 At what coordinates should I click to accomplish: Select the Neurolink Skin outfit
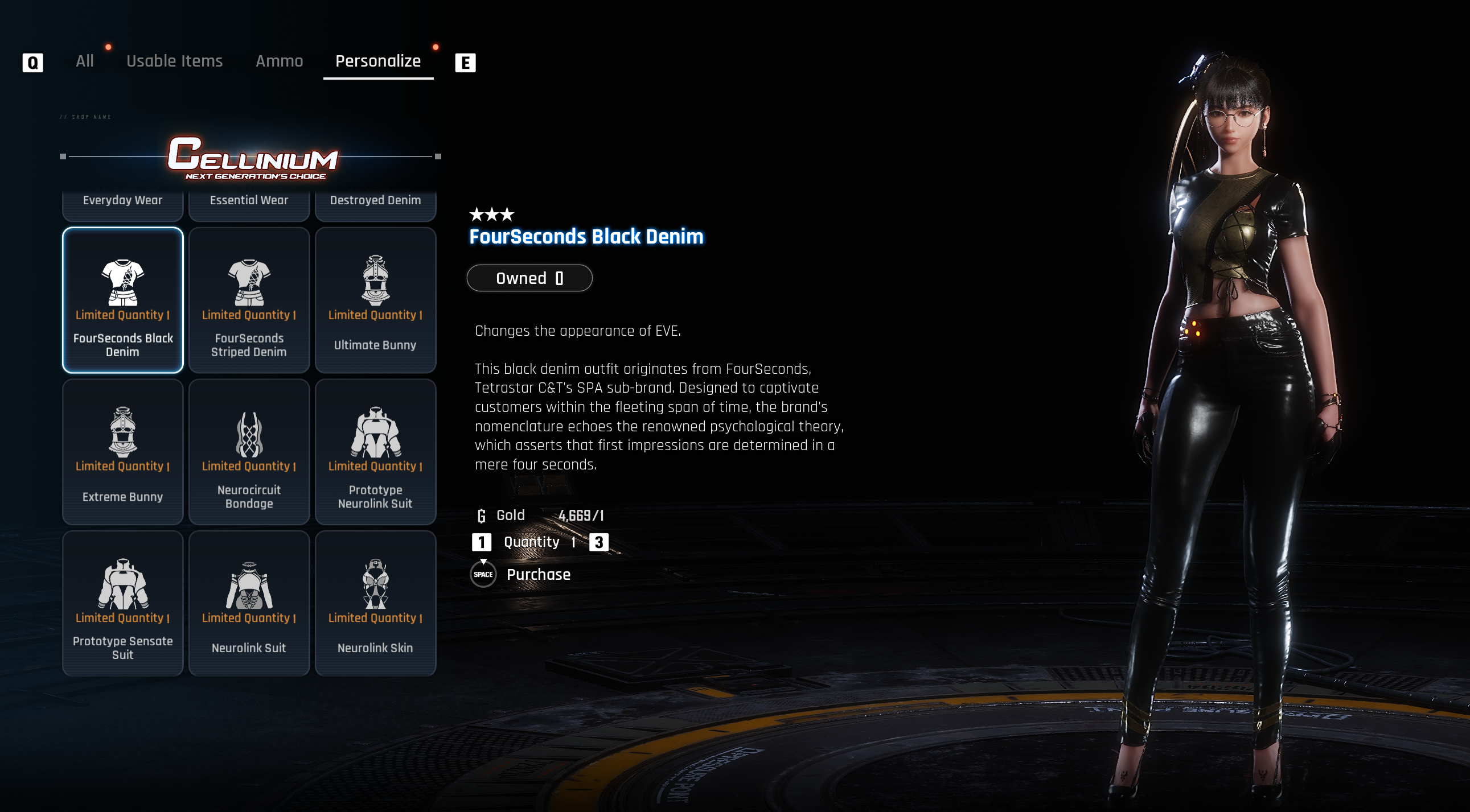pyautogui.click(x=376, y=603)
